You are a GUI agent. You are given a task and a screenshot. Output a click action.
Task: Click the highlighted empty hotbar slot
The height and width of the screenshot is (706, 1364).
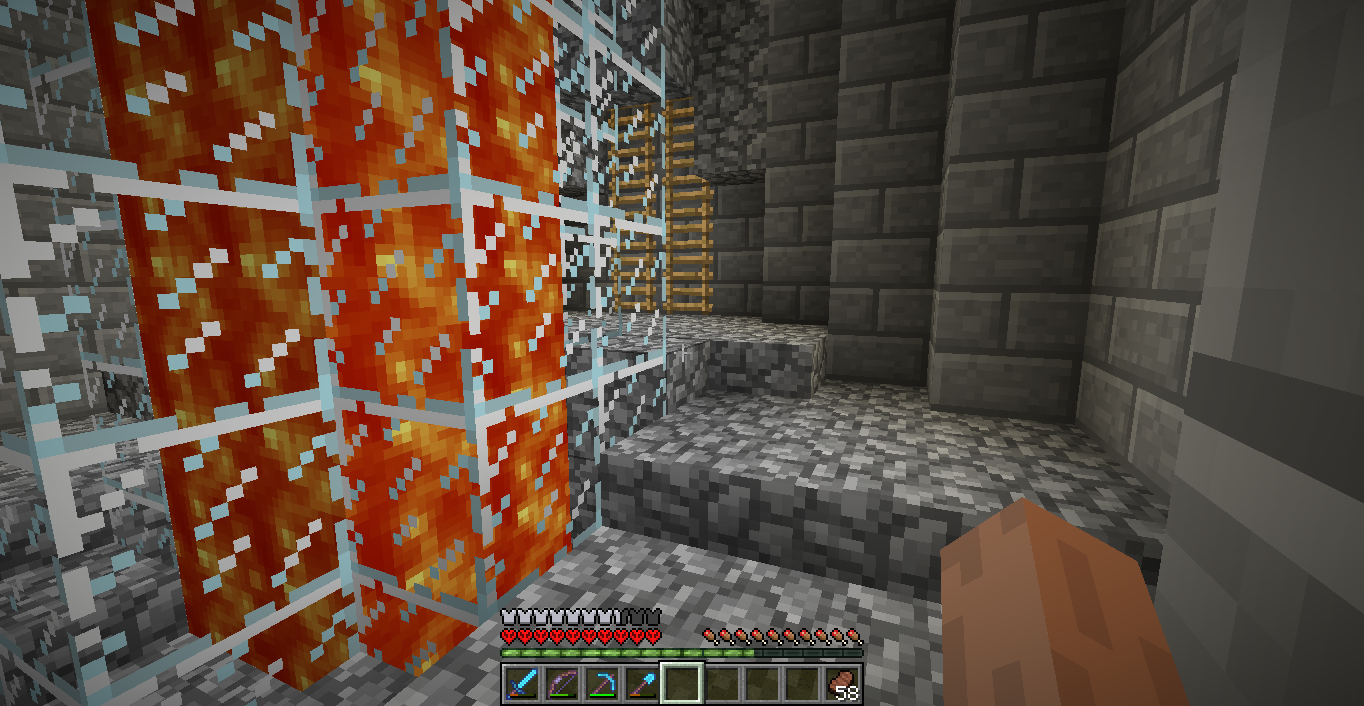pos(680,684)
